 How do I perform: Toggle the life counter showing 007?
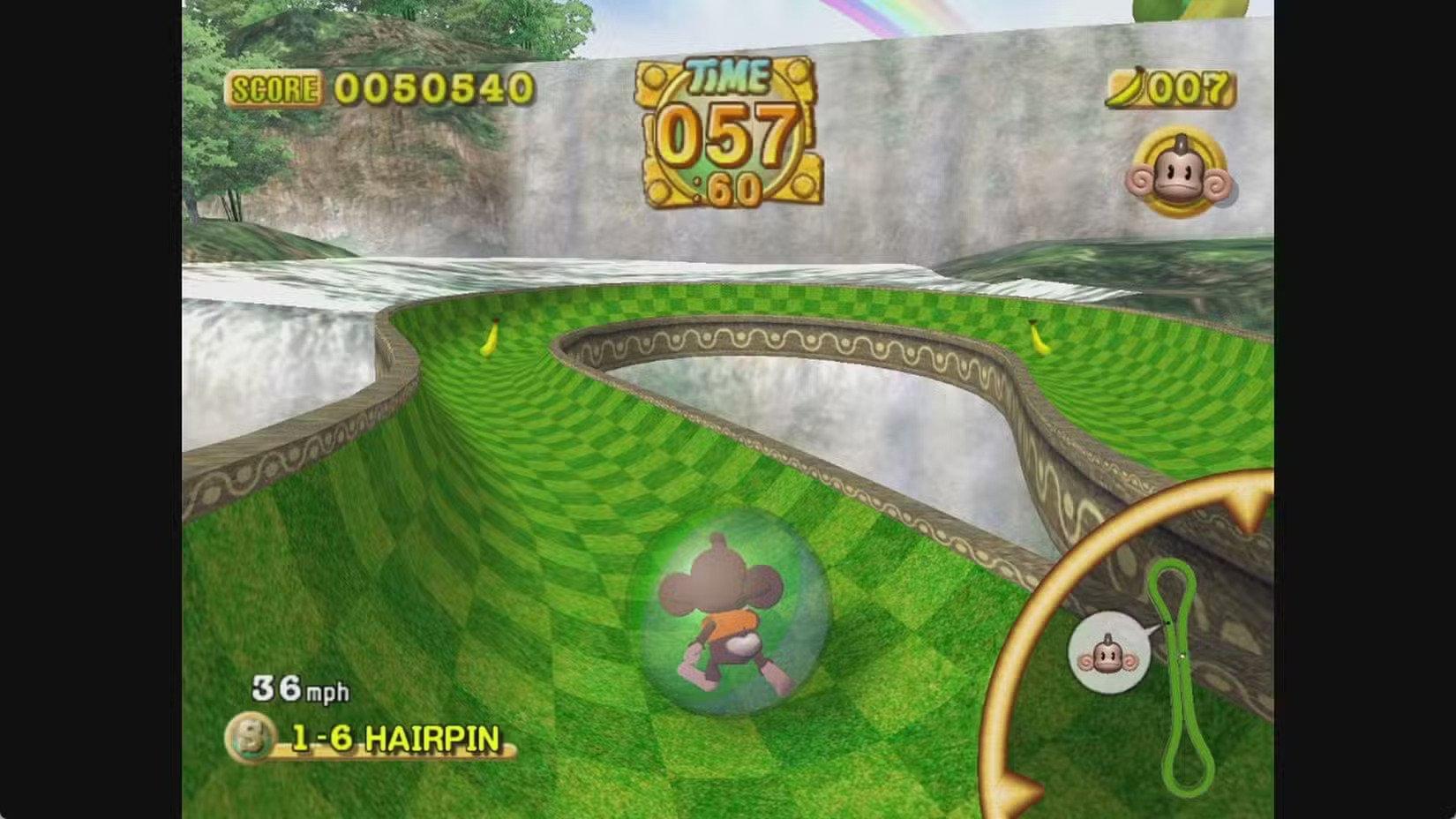[x=1182, y=86]
